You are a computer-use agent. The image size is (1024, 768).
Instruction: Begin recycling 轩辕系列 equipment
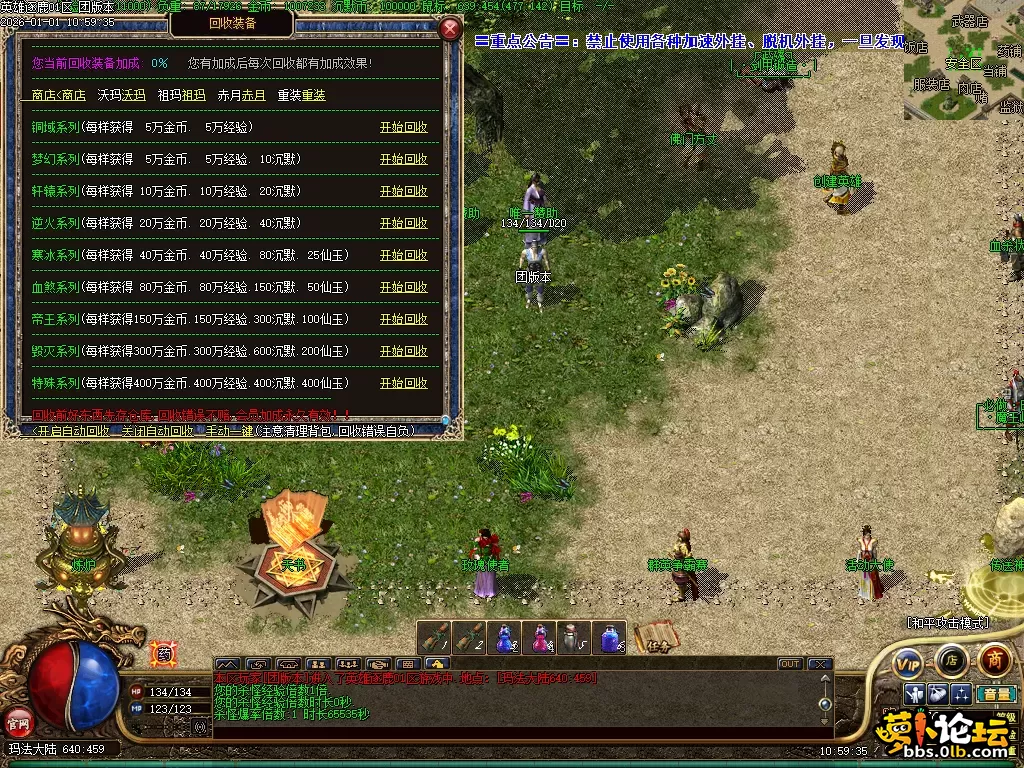click(x=403, y=192)
